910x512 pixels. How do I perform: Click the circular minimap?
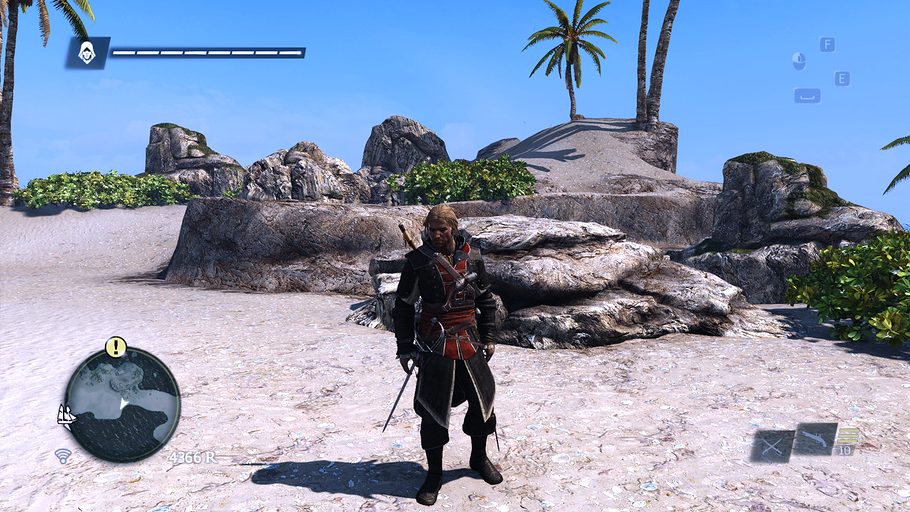(122, 404)
